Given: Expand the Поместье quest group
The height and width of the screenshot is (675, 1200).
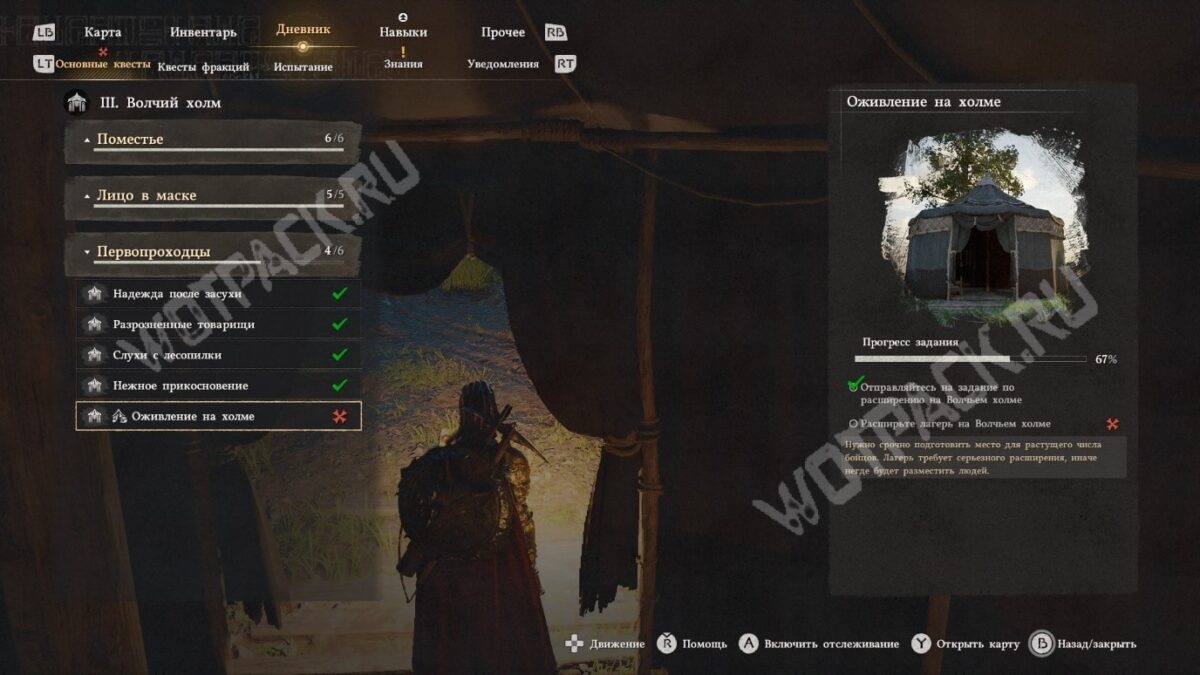Looking at the screenshot, I should tap(213, 140).
